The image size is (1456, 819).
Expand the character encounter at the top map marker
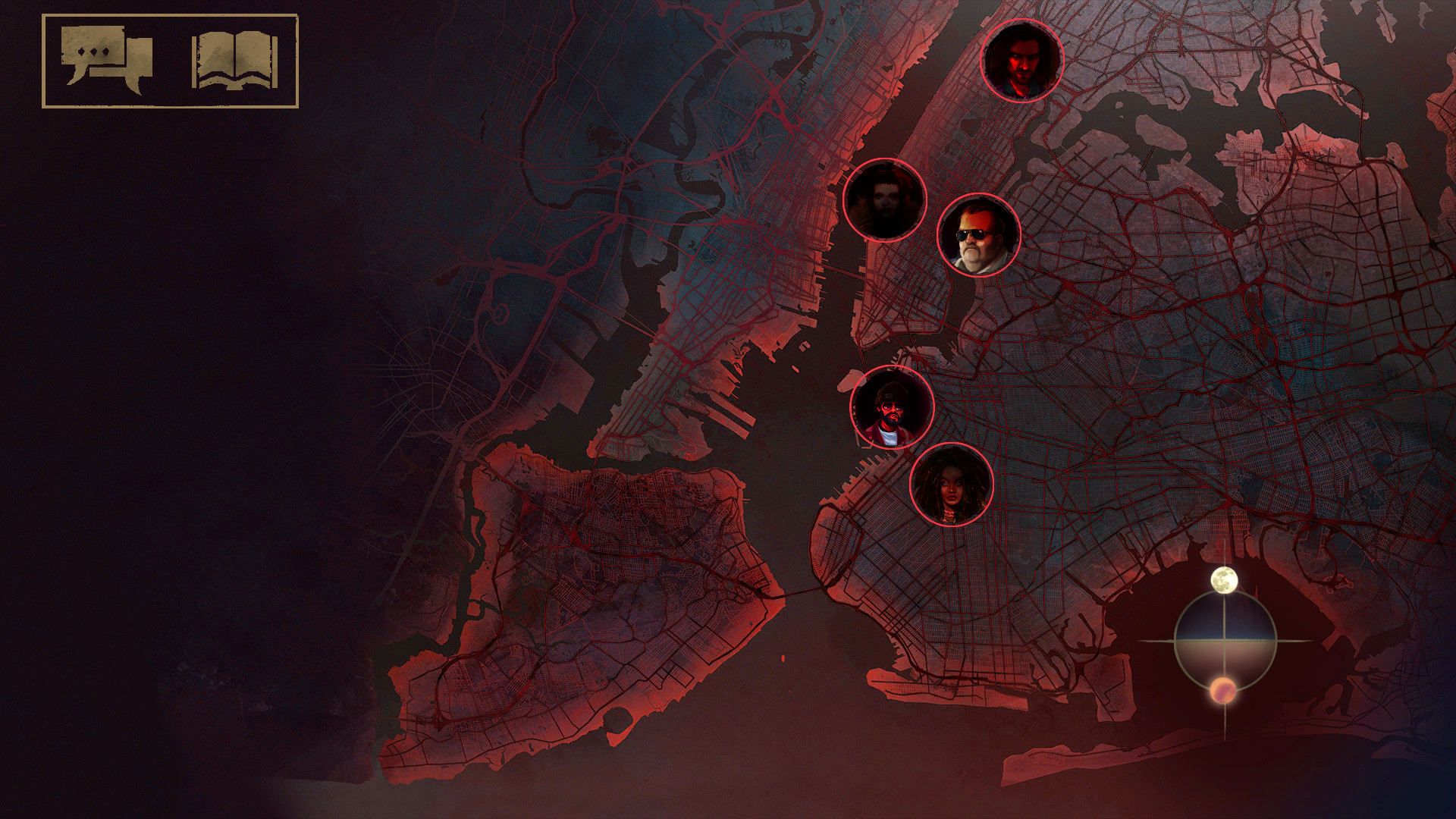(1023, 58)
